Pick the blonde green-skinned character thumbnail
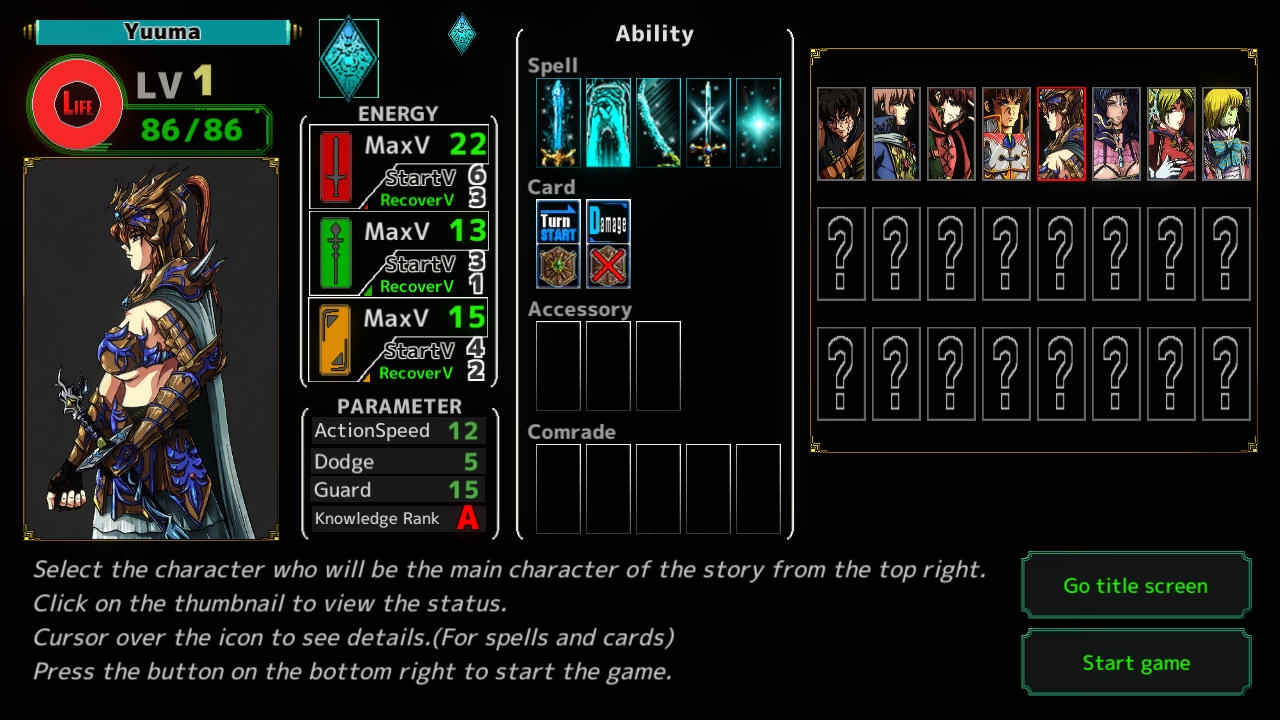Screen dimensions: 1280x720 (x=1226, y=134)
